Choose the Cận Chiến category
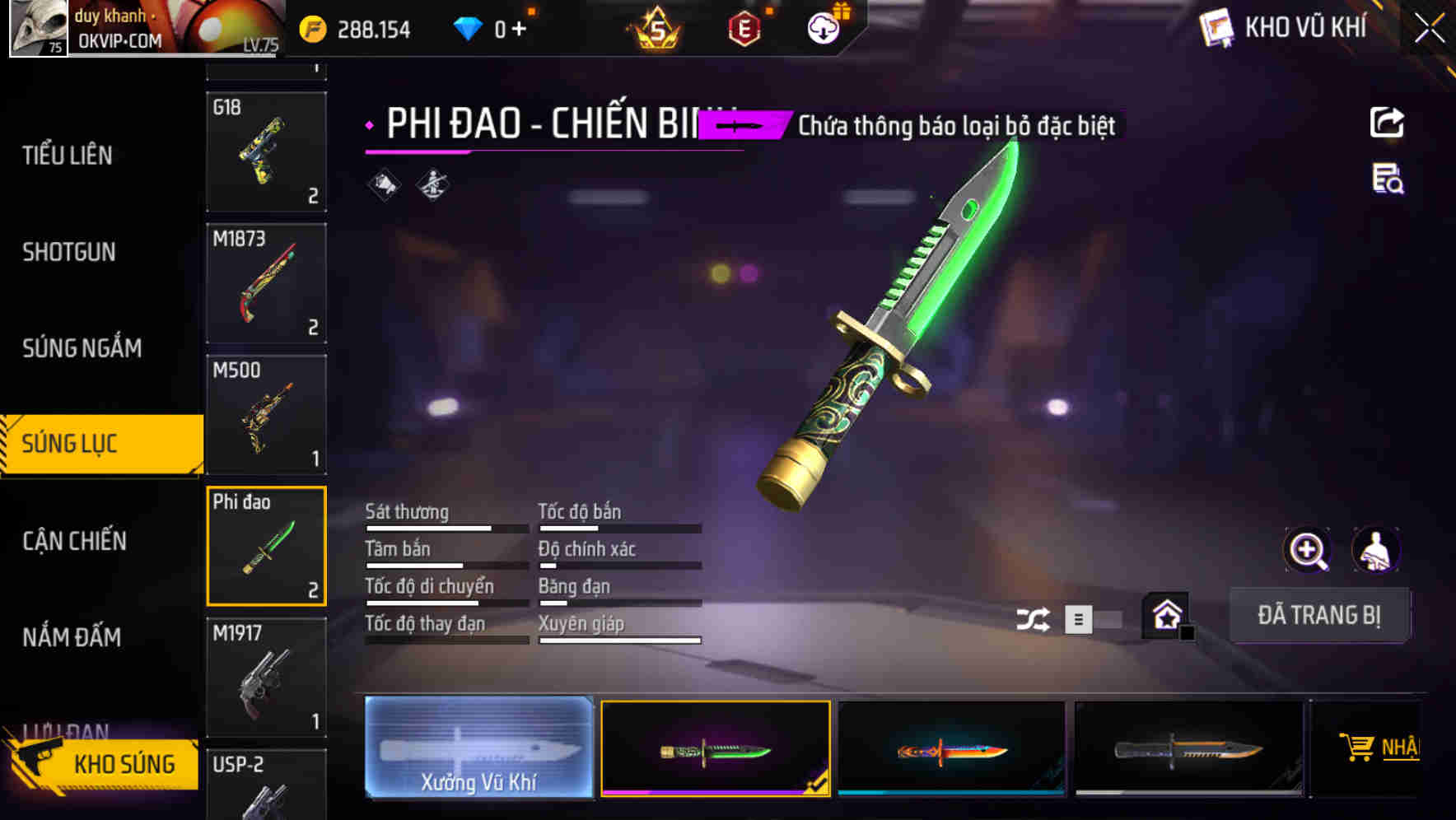The image size is (1456, 820). click(75, 541)
